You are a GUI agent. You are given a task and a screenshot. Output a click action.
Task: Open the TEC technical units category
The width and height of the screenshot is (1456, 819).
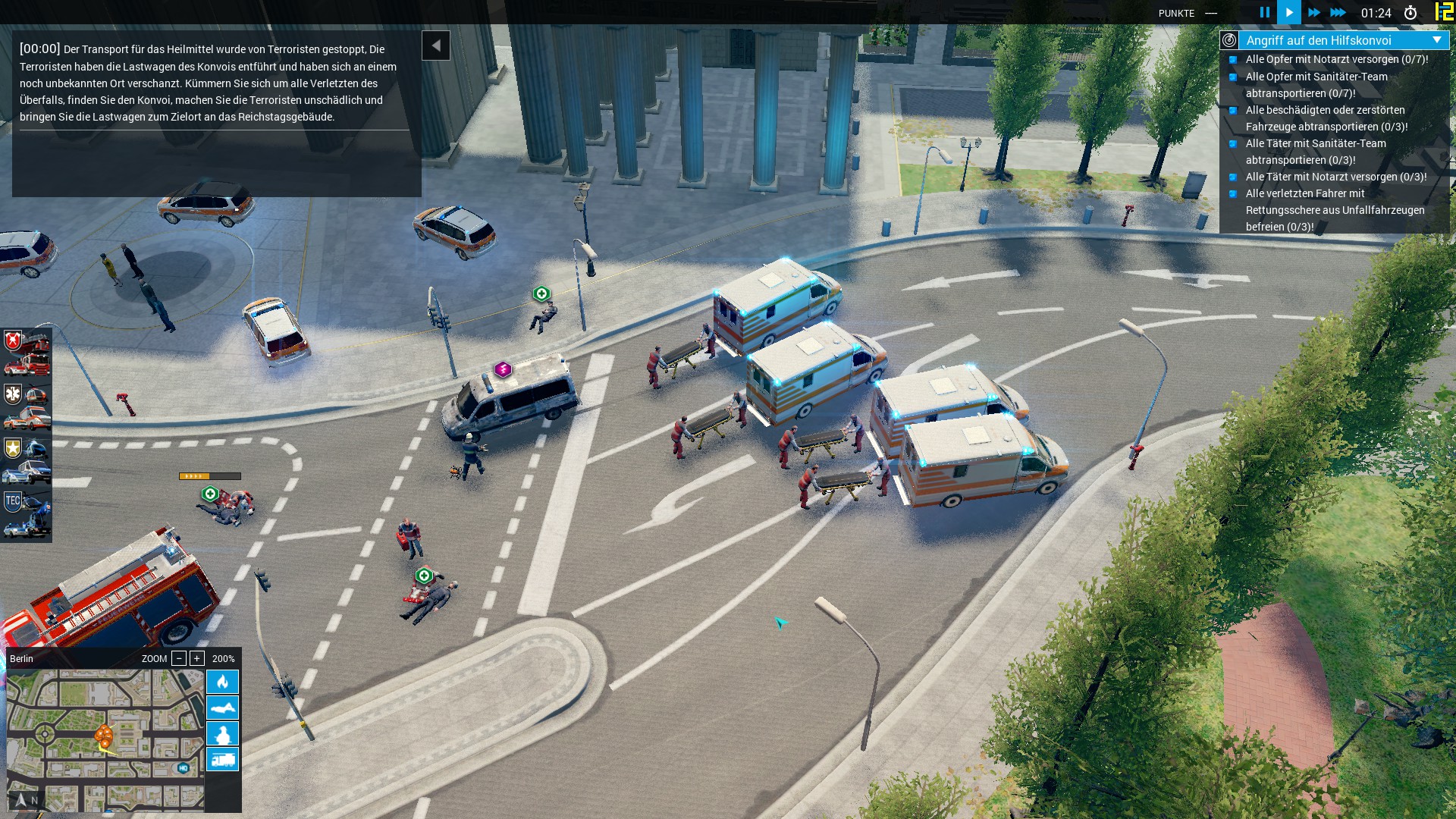point(12,497)
